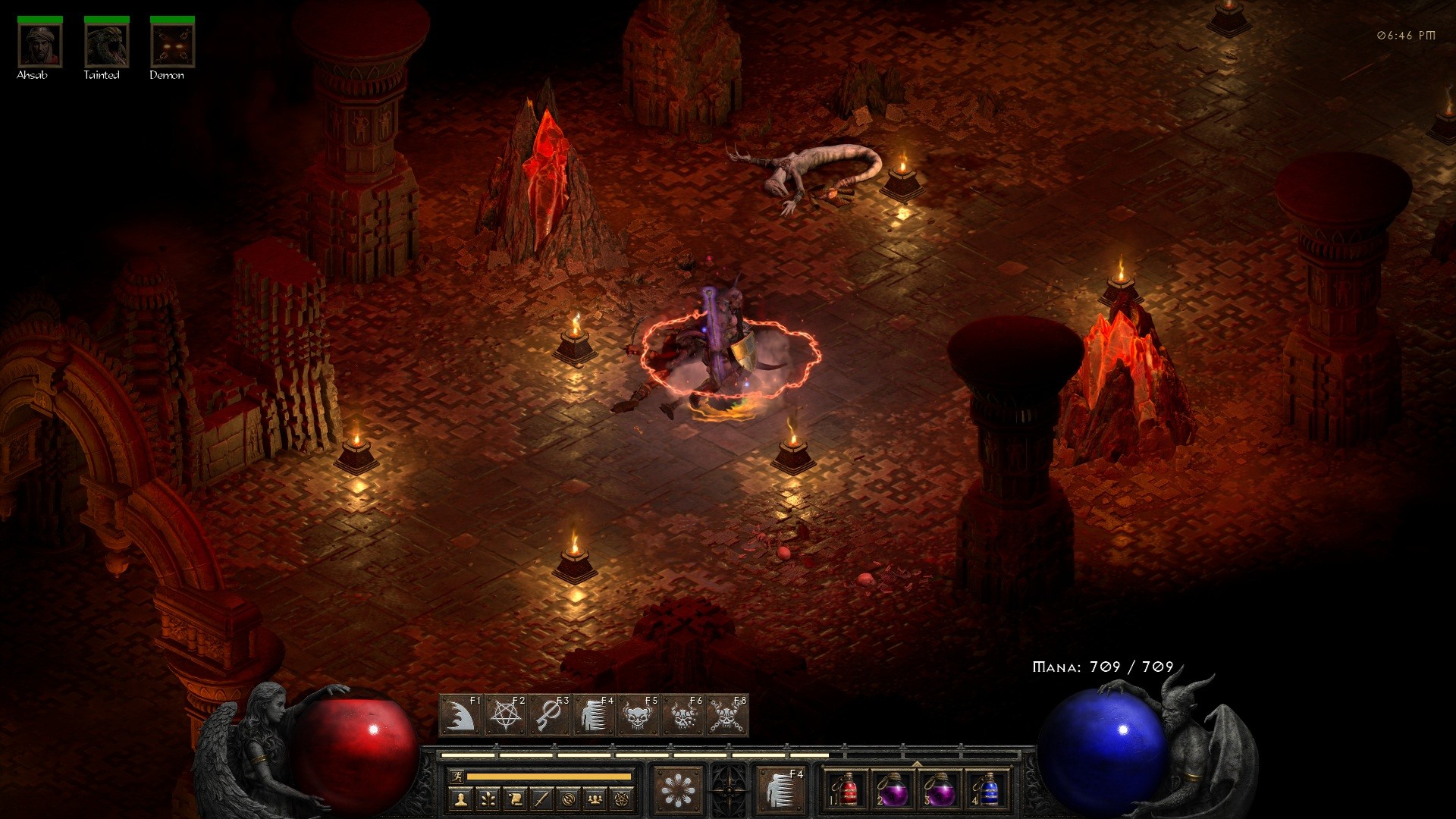Click the sword icon menu button
The height and width of the screenshot is (819, 1456).
(541, 799)
